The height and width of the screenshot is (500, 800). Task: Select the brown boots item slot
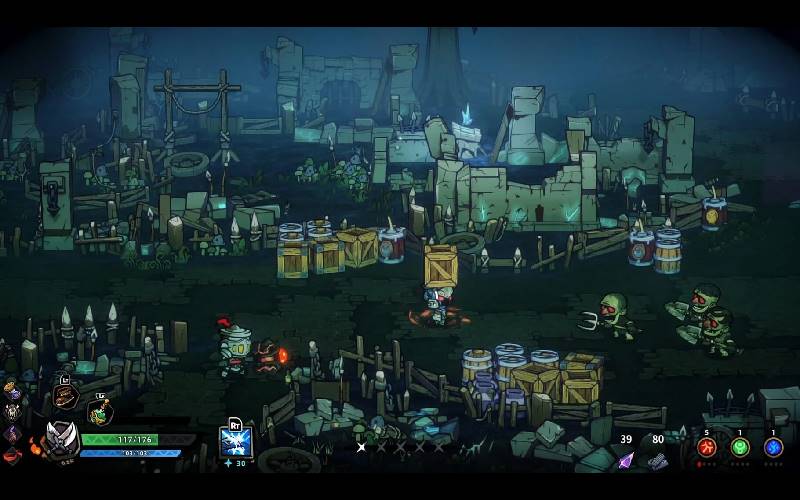point(66,395)
